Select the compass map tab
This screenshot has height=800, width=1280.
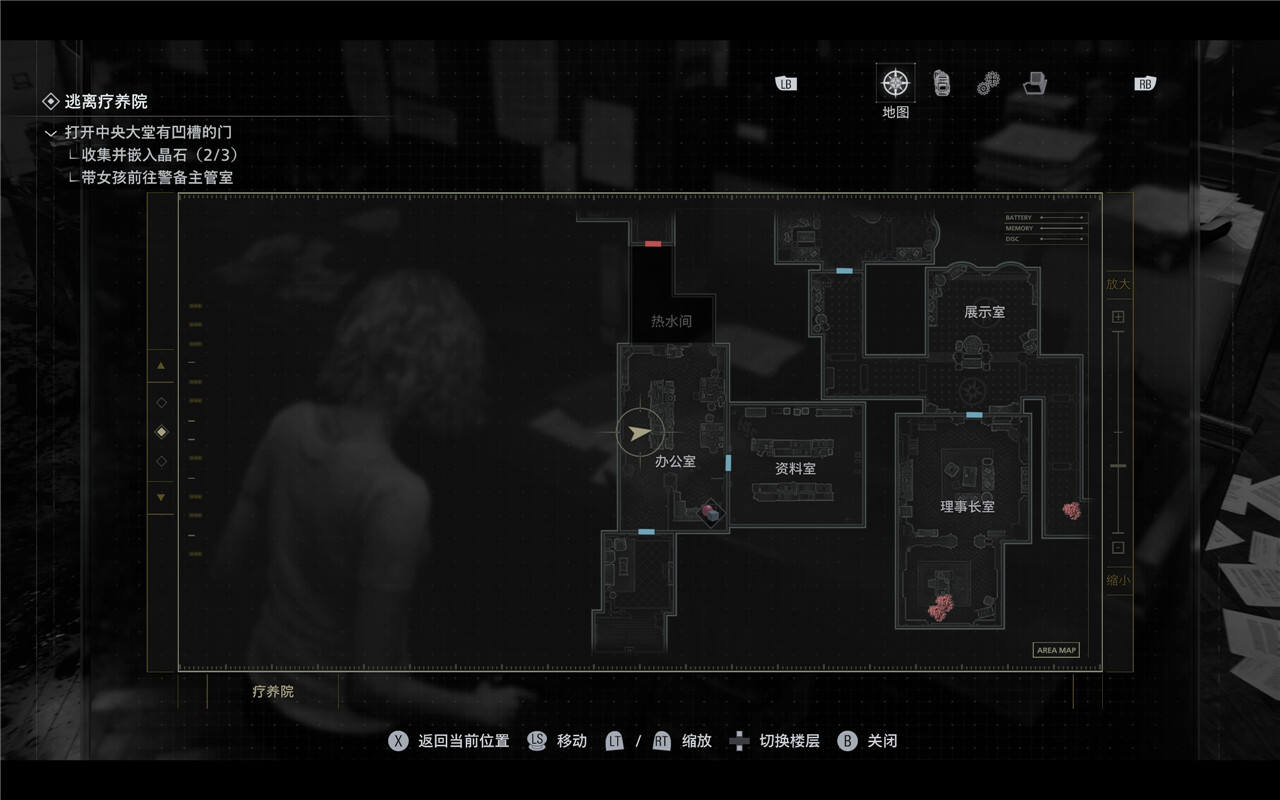[x=895, y=83]
